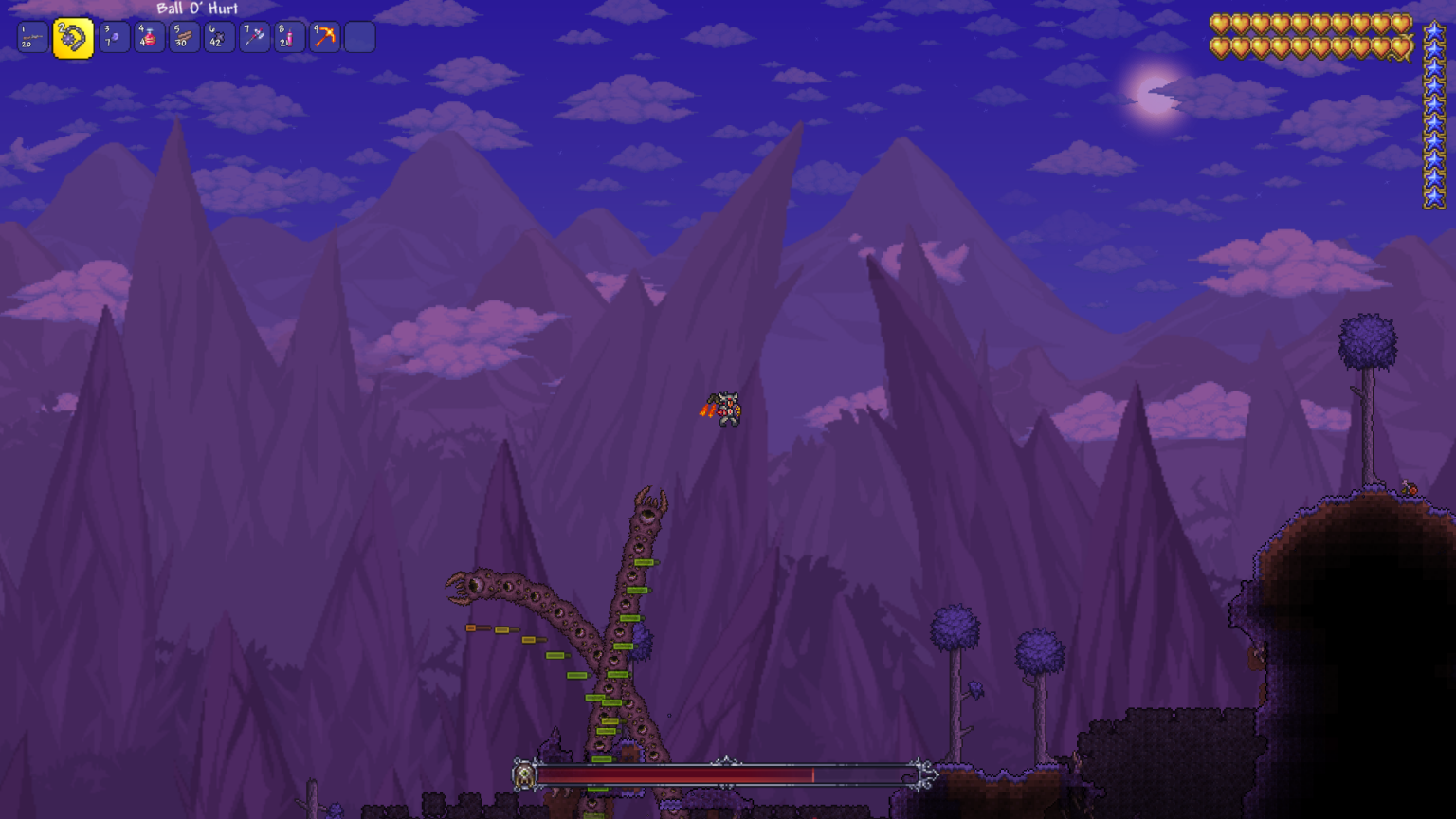This screenshot has width=1456, height=819.
Task: Select the fiery pickaxe in hotbar slot 9
Action: point(324,36)
